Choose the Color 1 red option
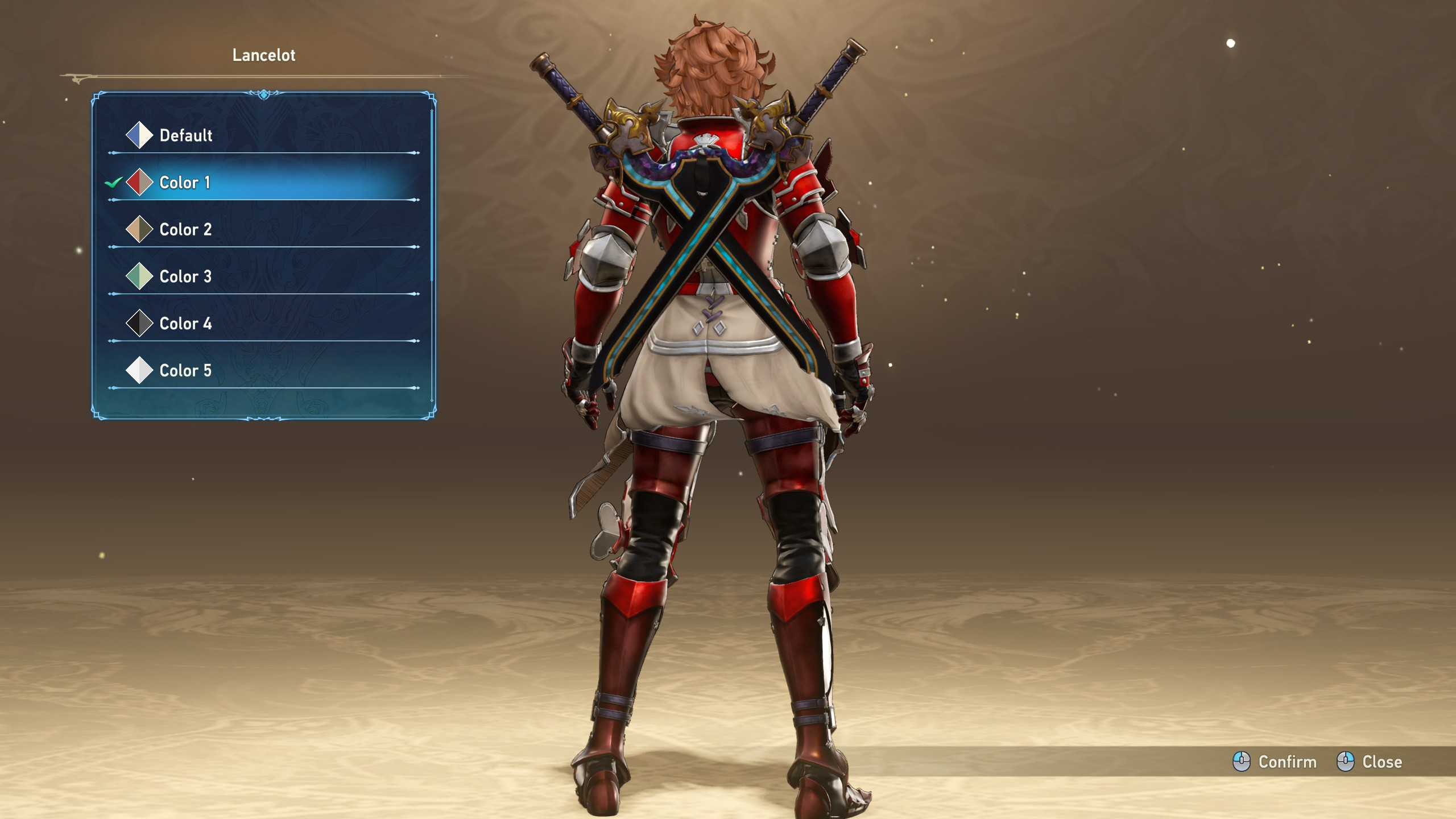 [185, 183]
